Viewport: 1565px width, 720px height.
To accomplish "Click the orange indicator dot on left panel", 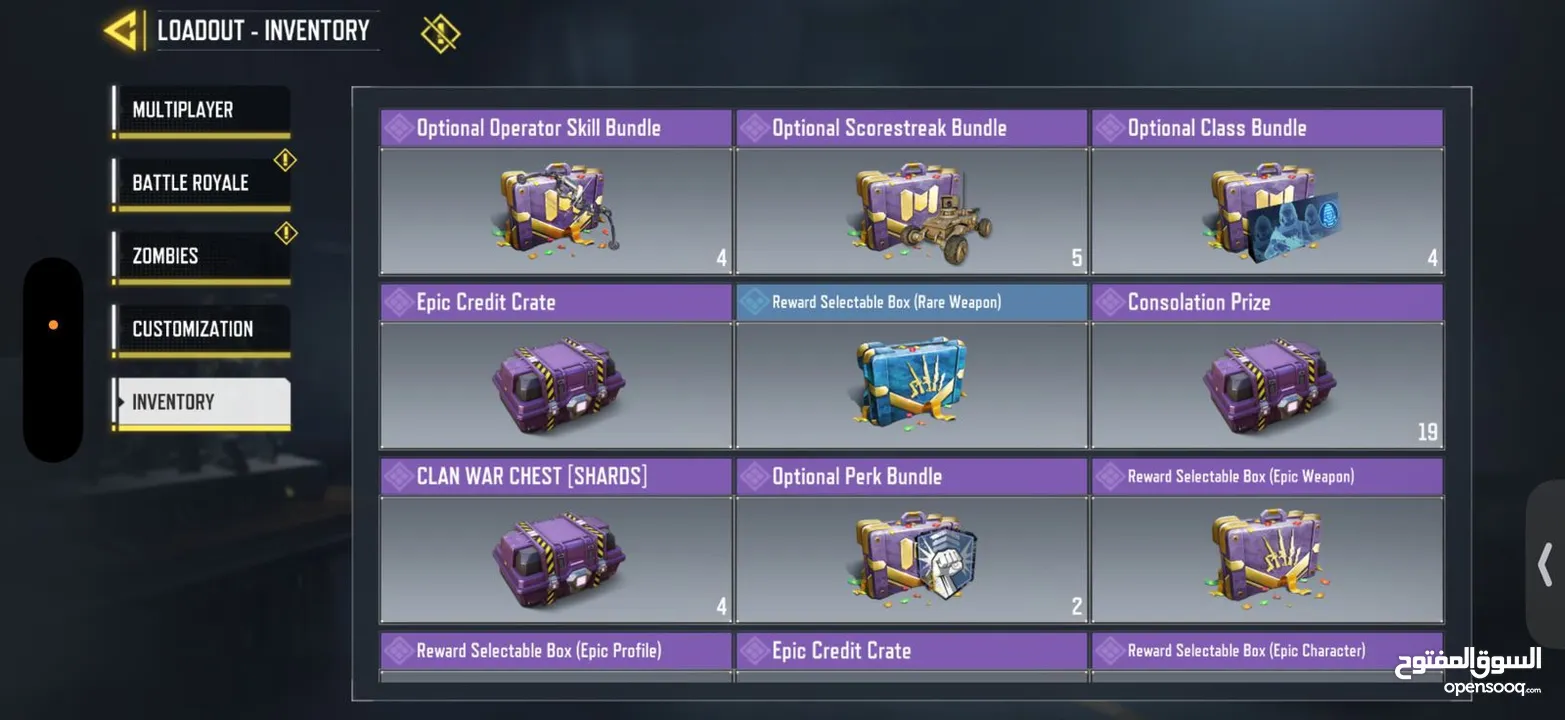I will tap(53, 323).
